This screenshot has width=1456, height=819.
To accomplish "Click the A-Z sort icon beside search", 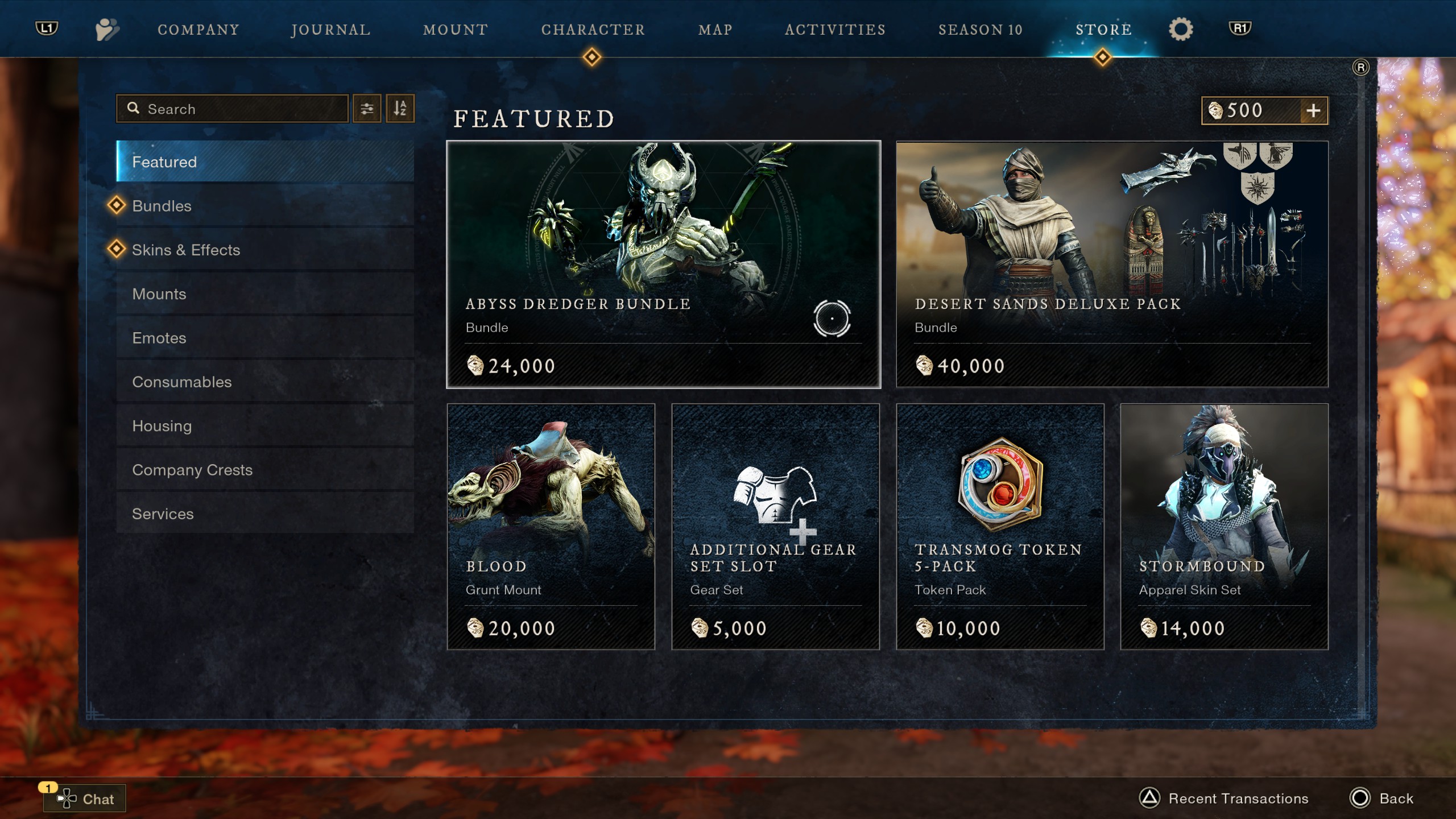I will click(400, 108).
